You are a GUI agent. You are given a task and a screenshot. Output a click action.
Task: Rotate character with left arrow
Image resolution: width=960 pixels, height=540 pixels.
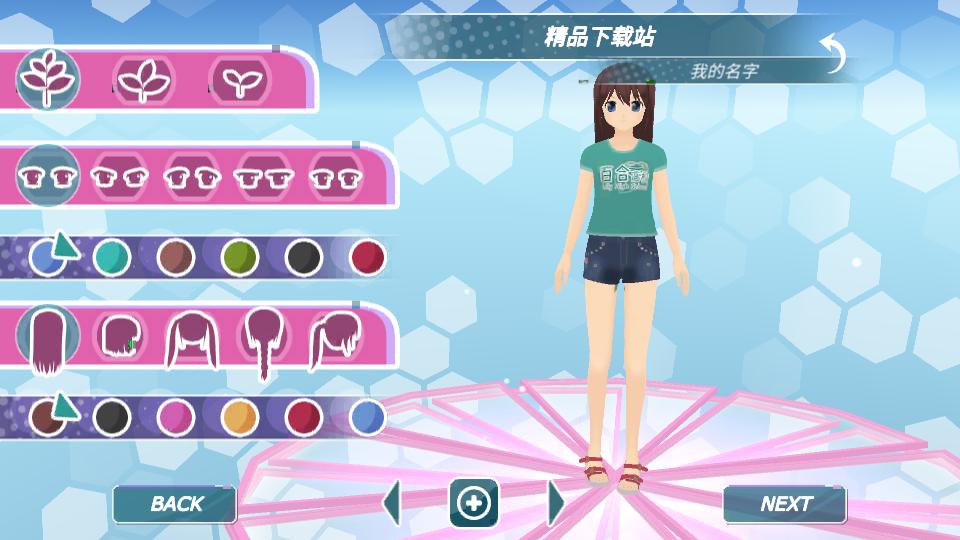click(392, 502)
